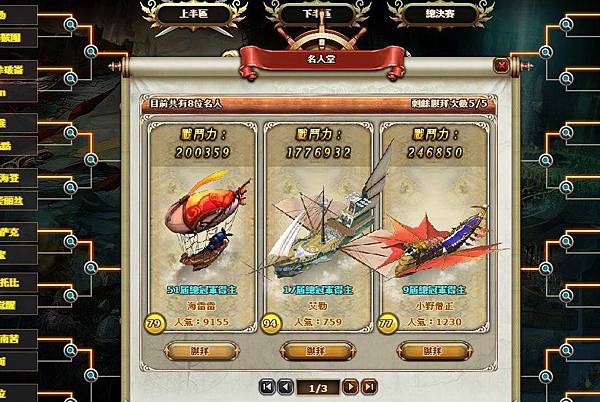The width and height of the screenshot is (600, 402).
Task: Jump to the first hall of fame page
Action: pyautogui.click(x=266, y=385)
